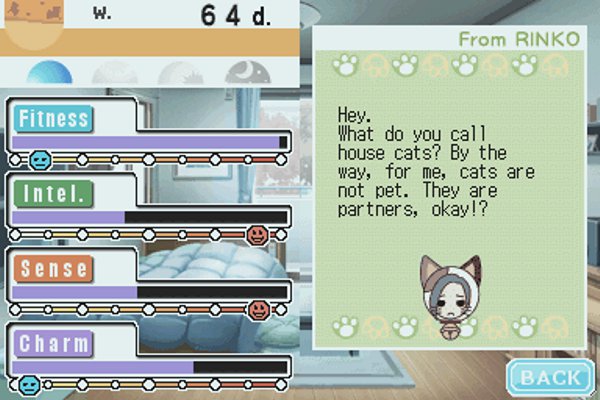Select the Fitness stat label
The width and height of the screenshot is (600, 400).
click(x=53, y=118)
